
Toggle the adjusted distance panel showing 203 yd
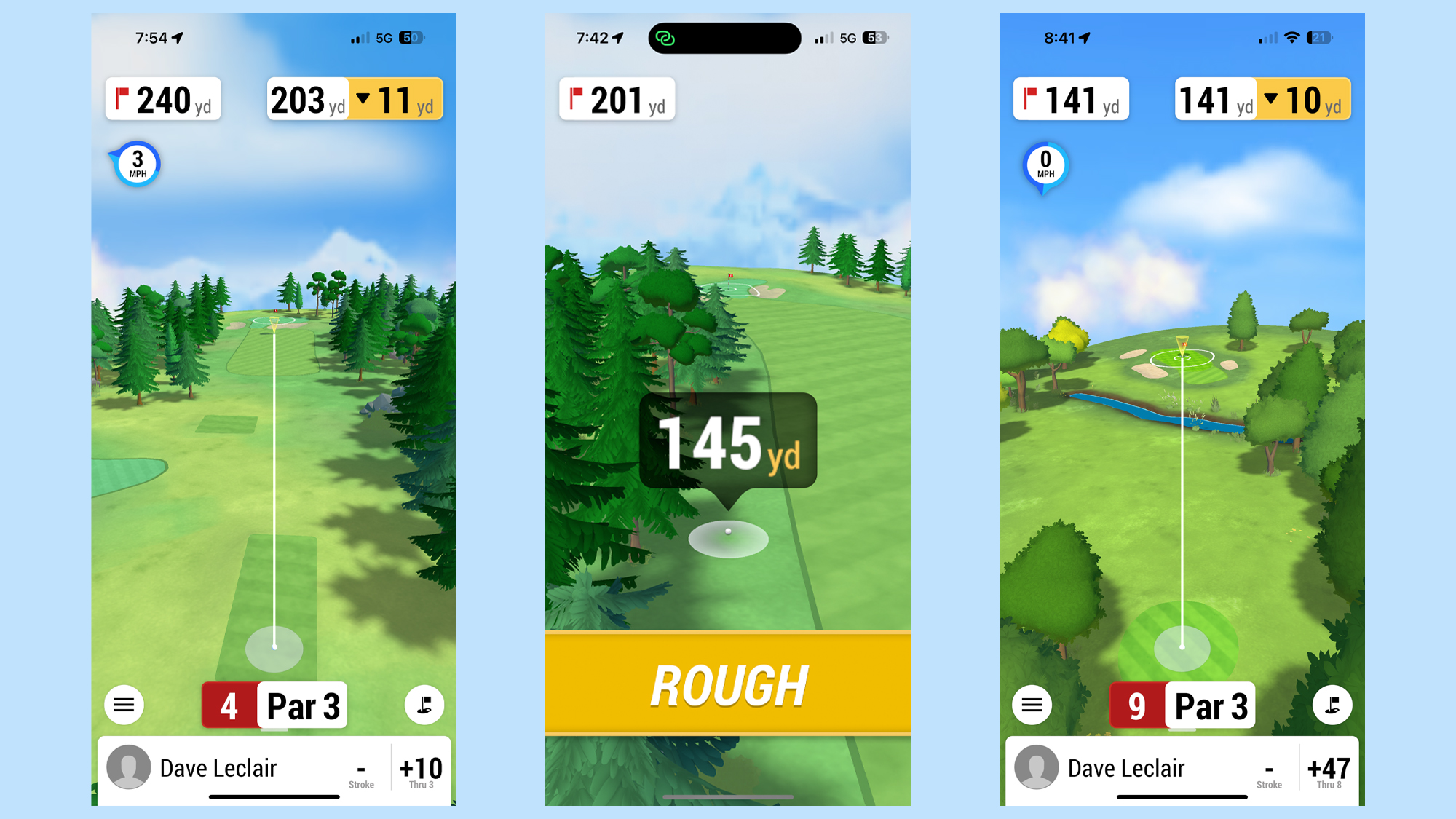pyautogui.click(x=306, y=100)
